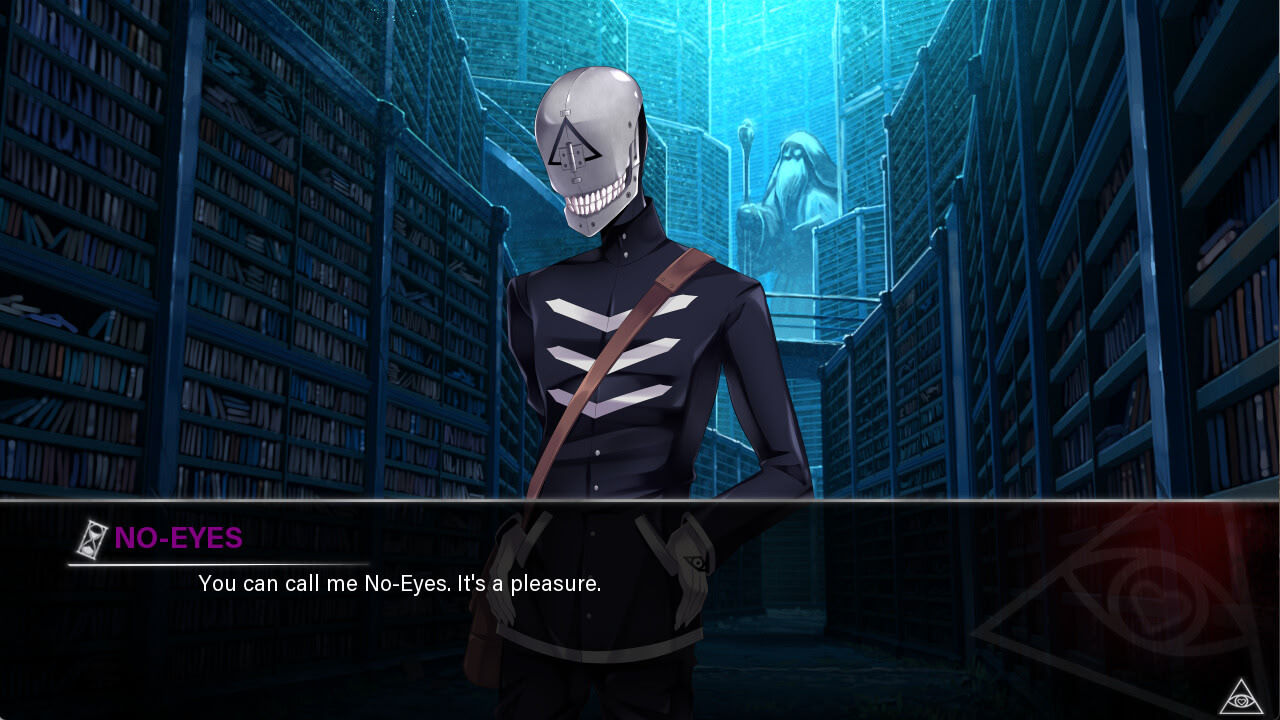Click the purple character name header
1280x720 pixels.
coord(178,539)
